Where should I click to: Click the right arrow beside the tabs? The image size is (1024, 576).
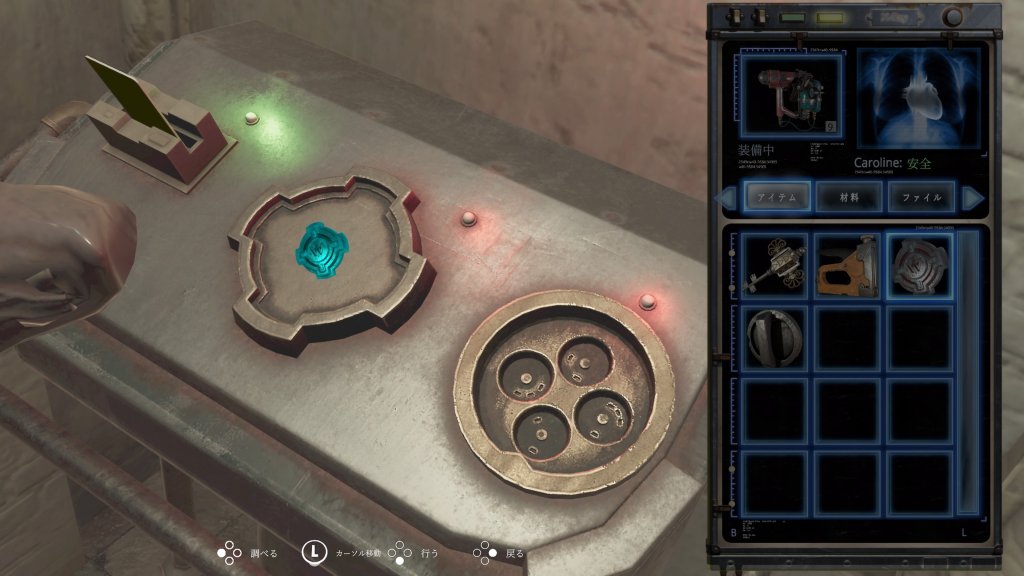[971, 197]
